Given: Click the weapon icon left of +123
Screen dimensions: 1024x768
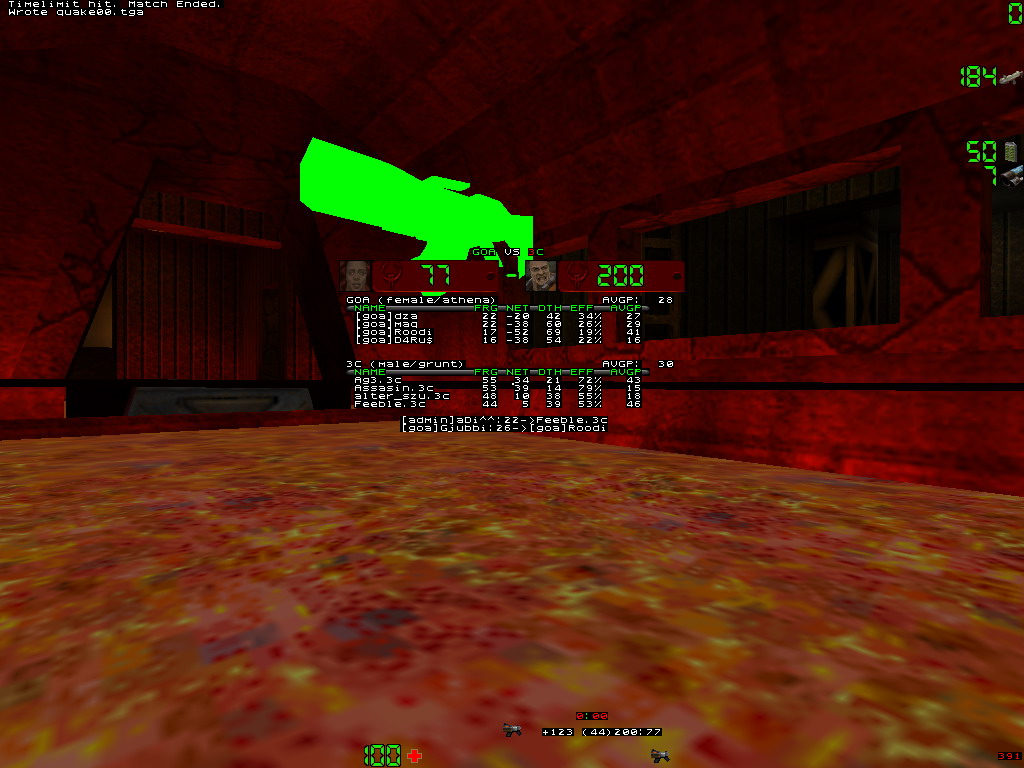Looking at the screenshot, I should 513,731.
